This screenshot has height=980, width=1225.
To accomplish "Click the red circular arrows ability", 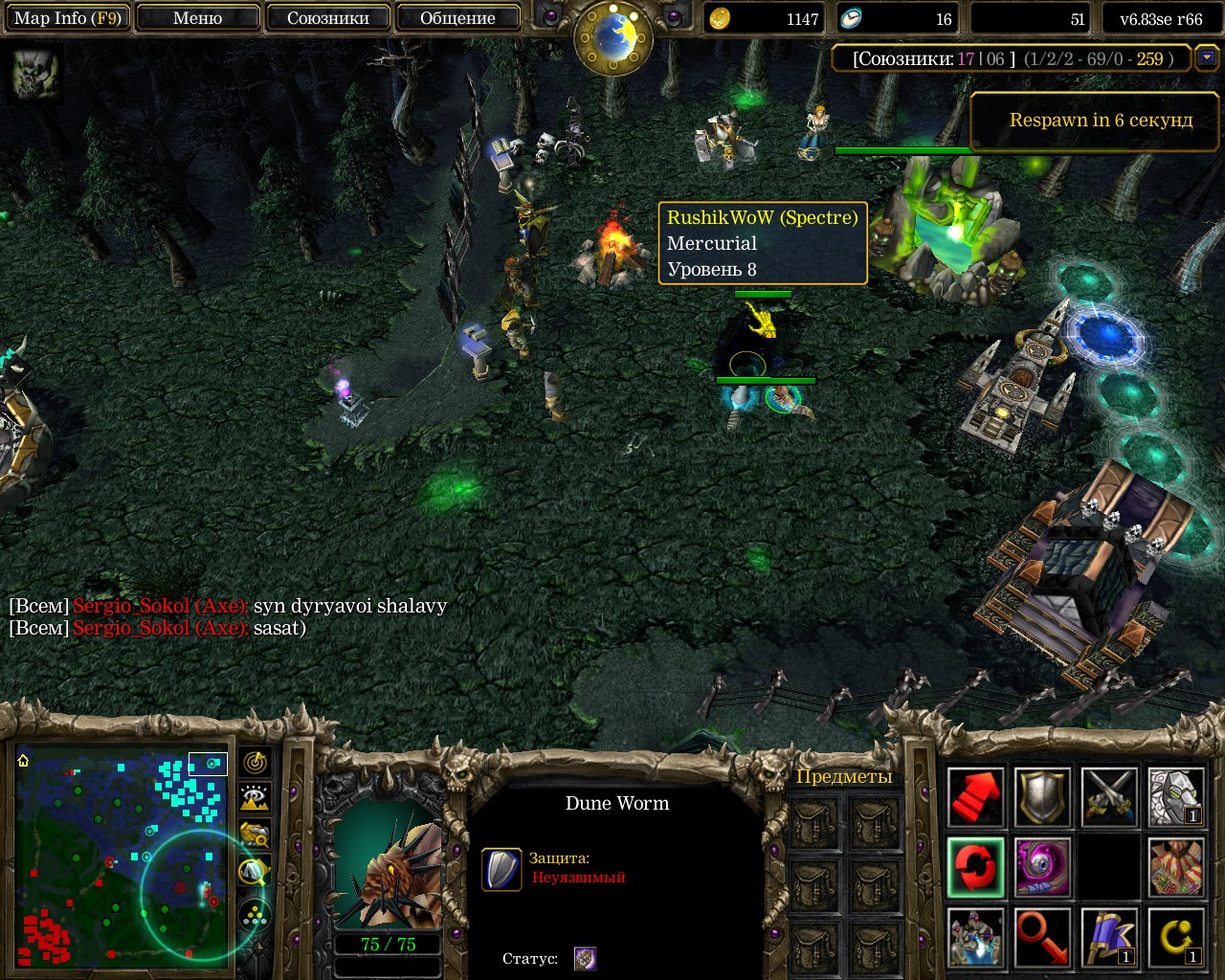I will (975, 867).
